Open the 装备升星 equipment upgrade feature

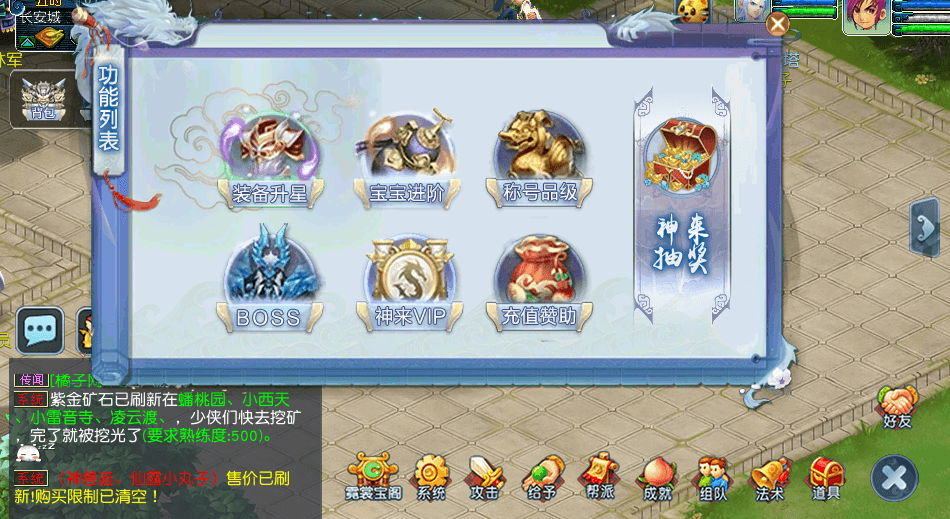coord(270,160)
